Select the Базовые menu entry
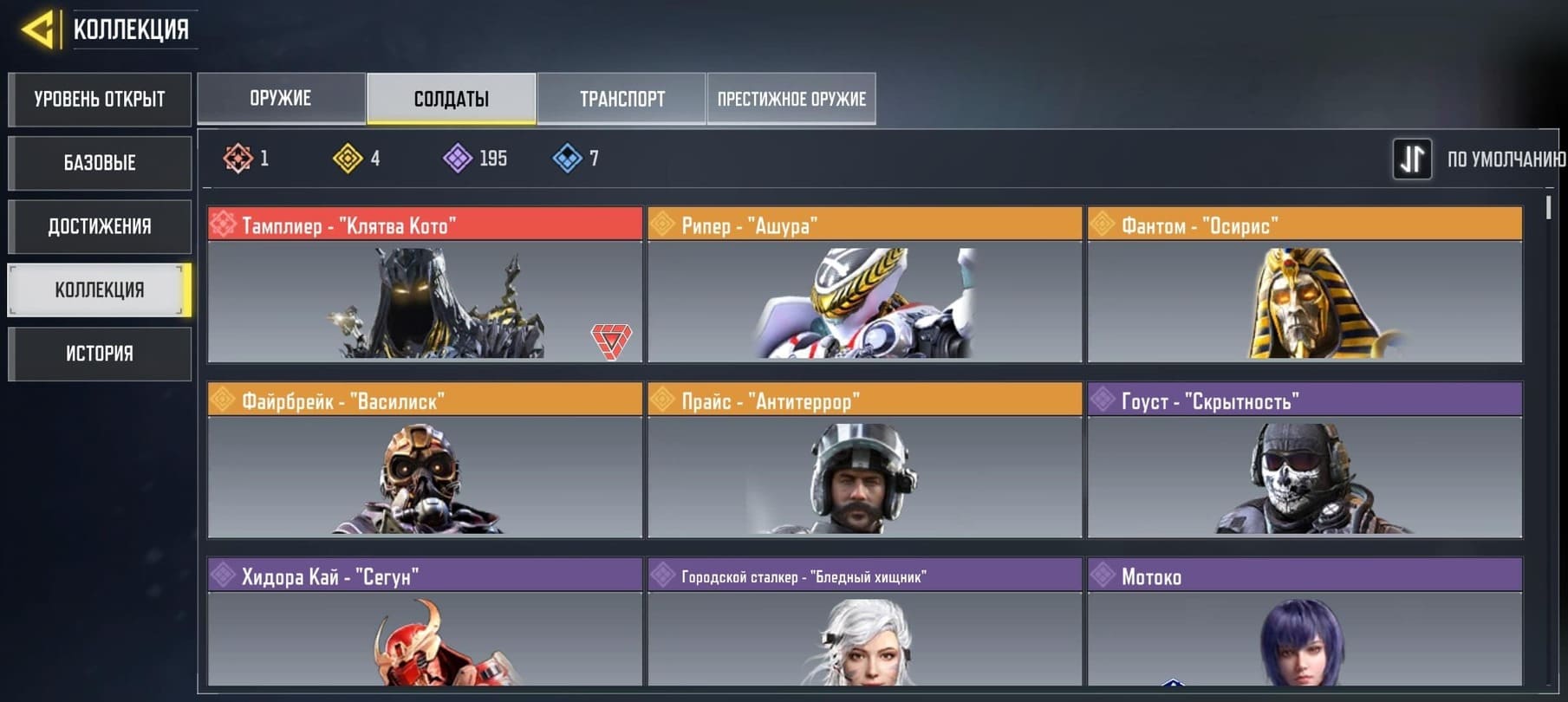The image size is (1568, 702). (100, 163)
